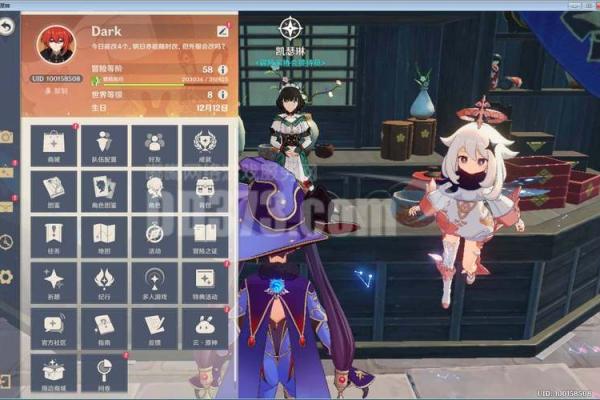Click the back arrow to close the menu

pyautogui.click(x=8, y=27)
